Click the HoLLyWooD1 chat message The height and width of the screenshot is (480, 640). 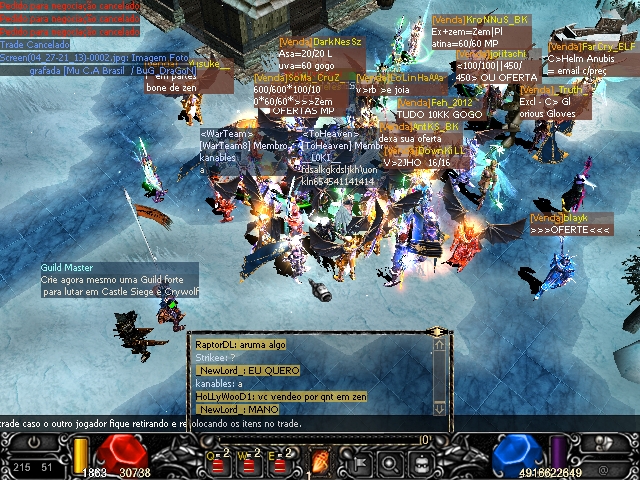281,397
